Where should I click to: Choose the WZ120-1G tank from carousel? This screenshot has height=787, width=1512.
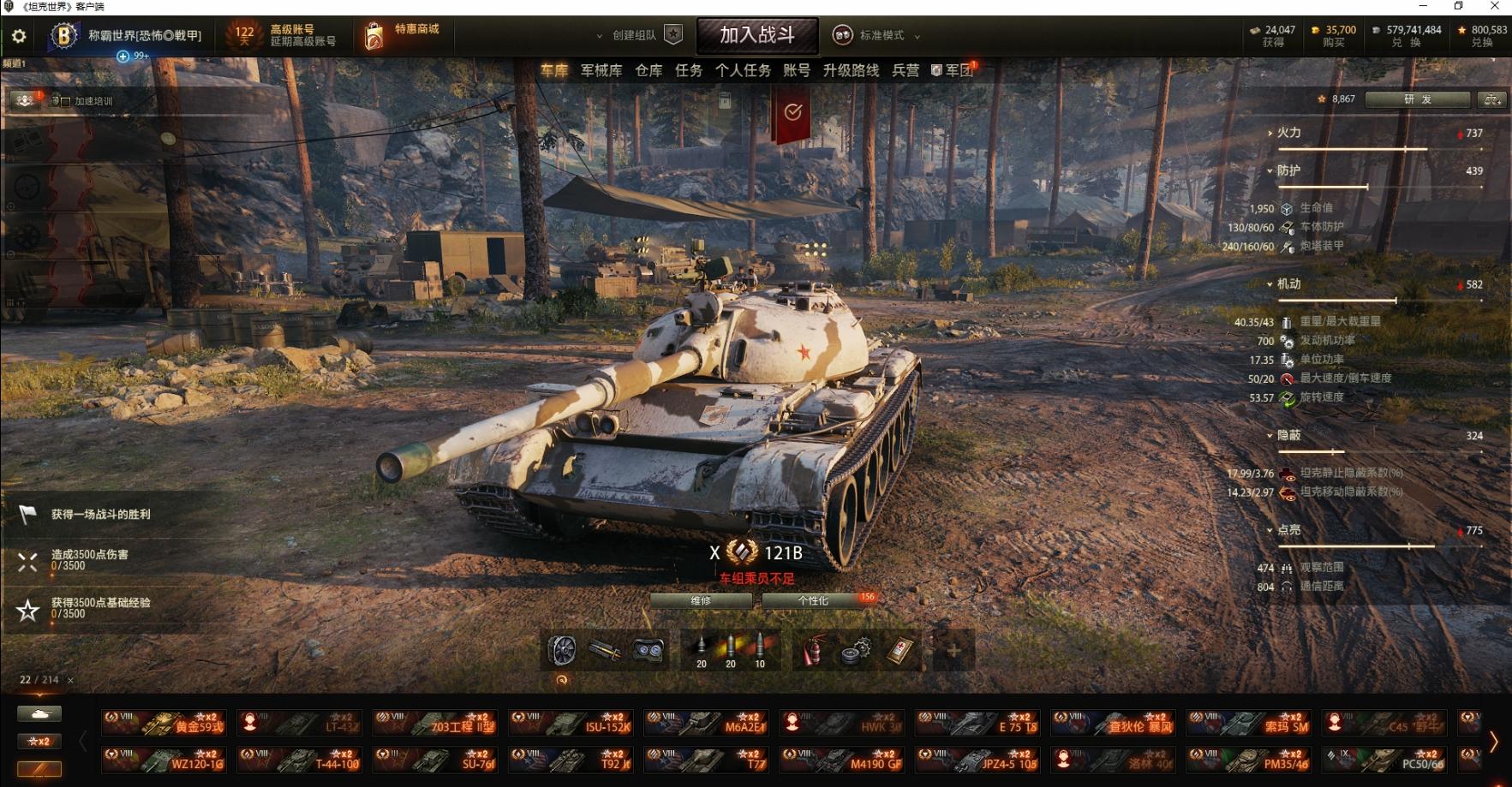pos(163,760)
